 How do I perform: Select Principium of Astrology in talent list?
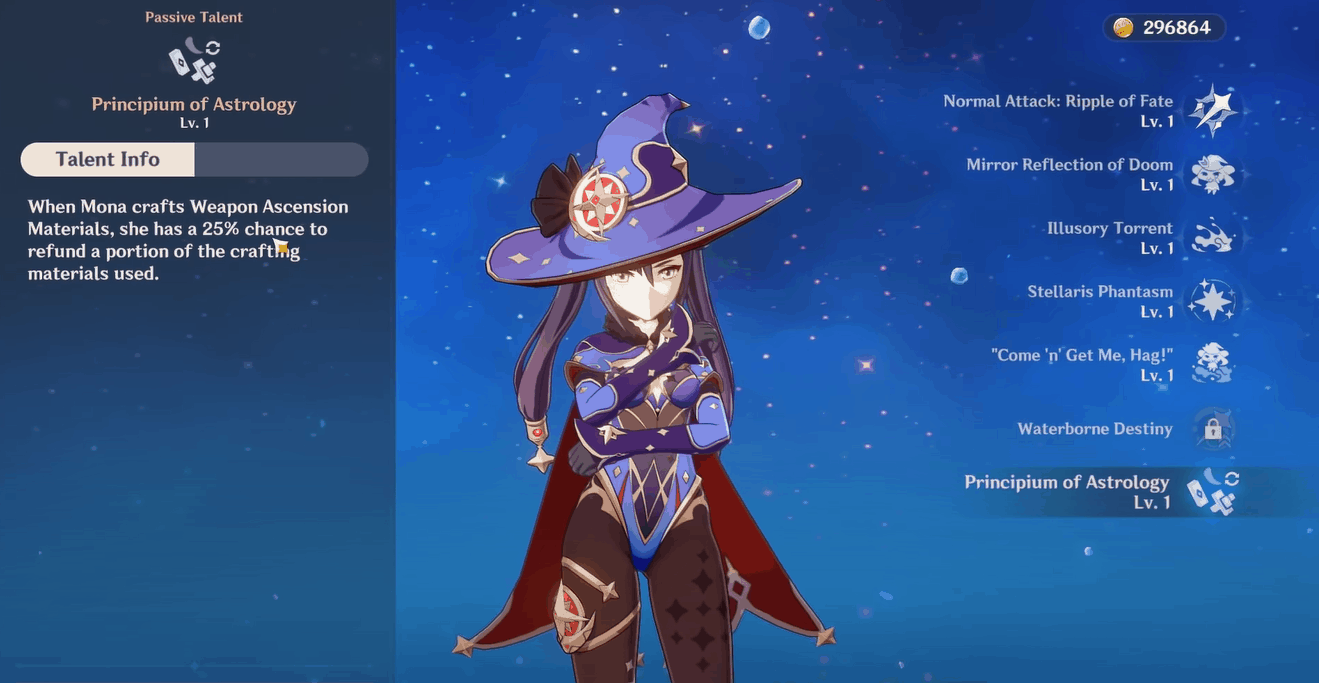1211,492
